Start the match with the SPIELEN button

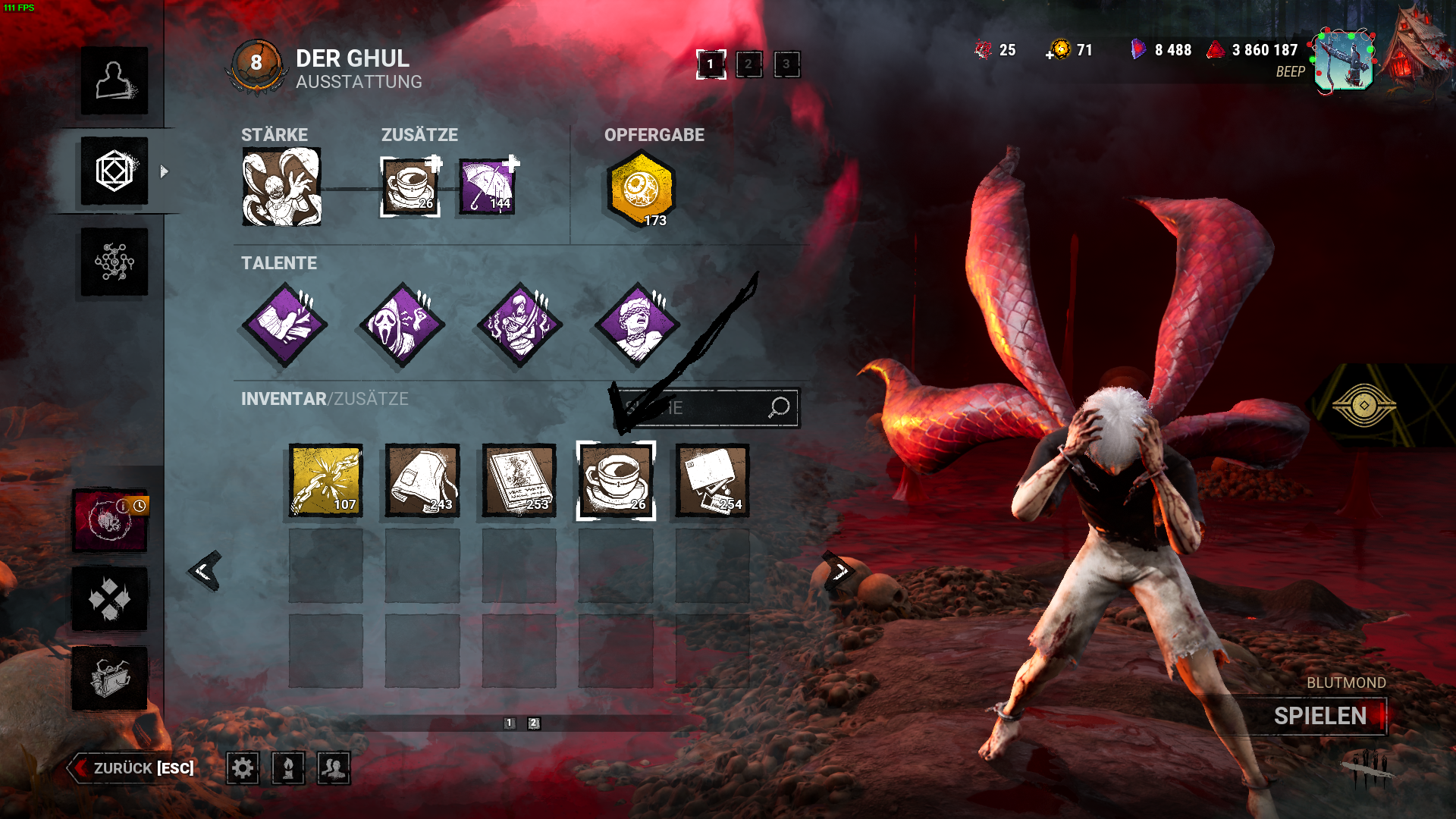pos(1320,716)
